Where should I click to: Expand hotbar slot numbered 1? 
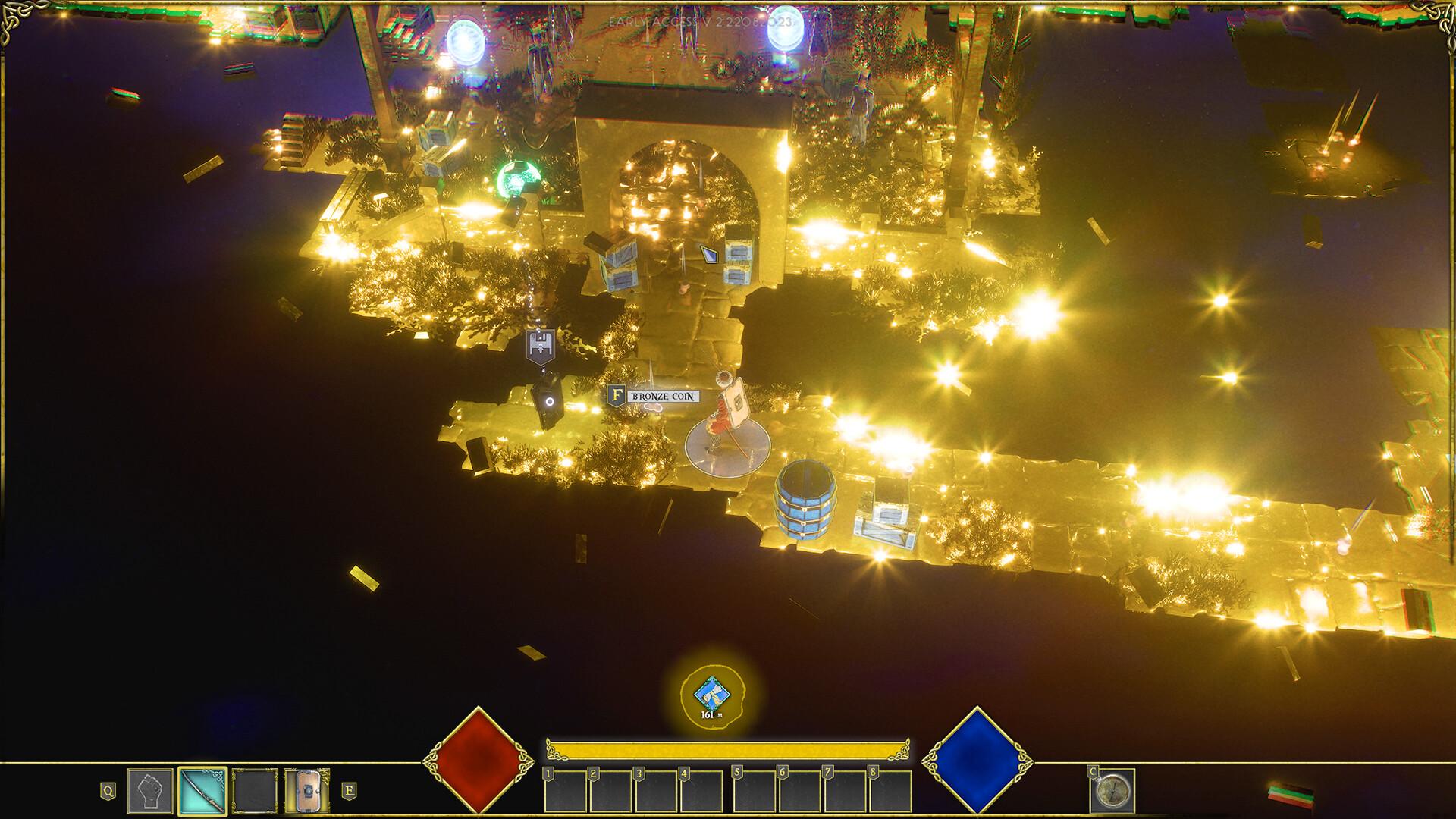point(565,792)
